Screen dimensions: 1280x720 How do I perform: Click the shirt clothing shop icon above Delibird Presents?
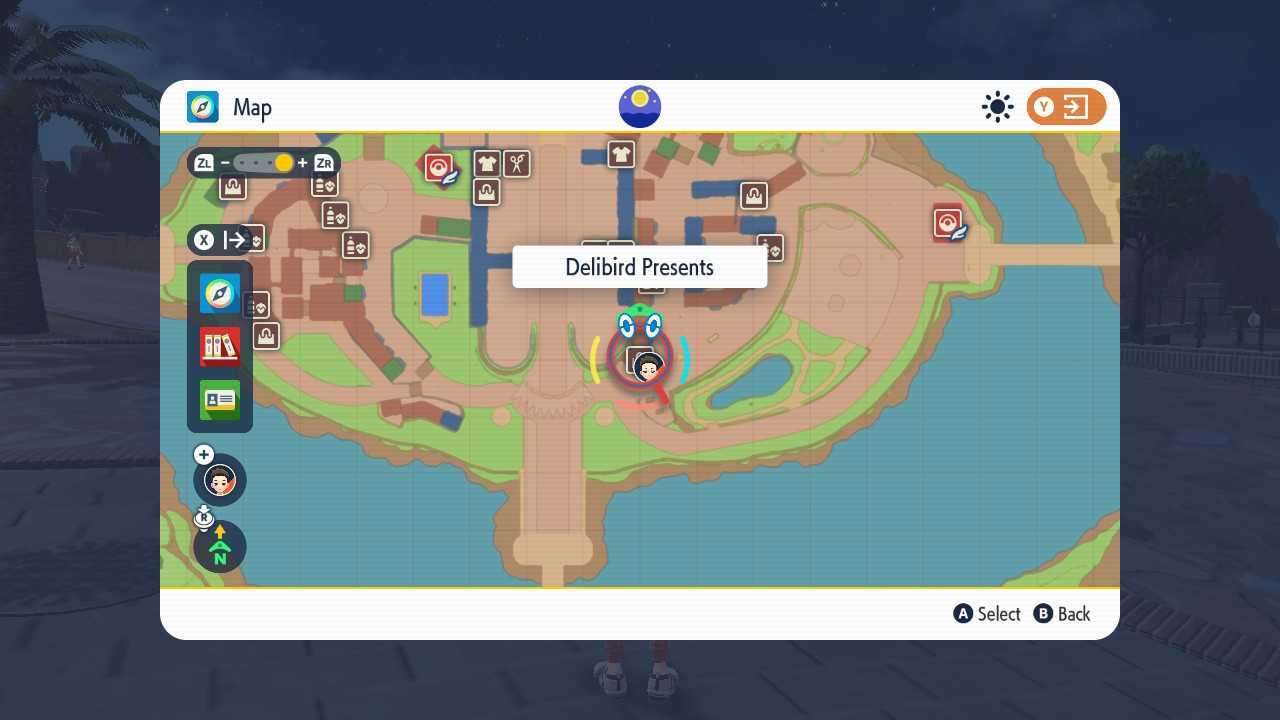[621, 154]
